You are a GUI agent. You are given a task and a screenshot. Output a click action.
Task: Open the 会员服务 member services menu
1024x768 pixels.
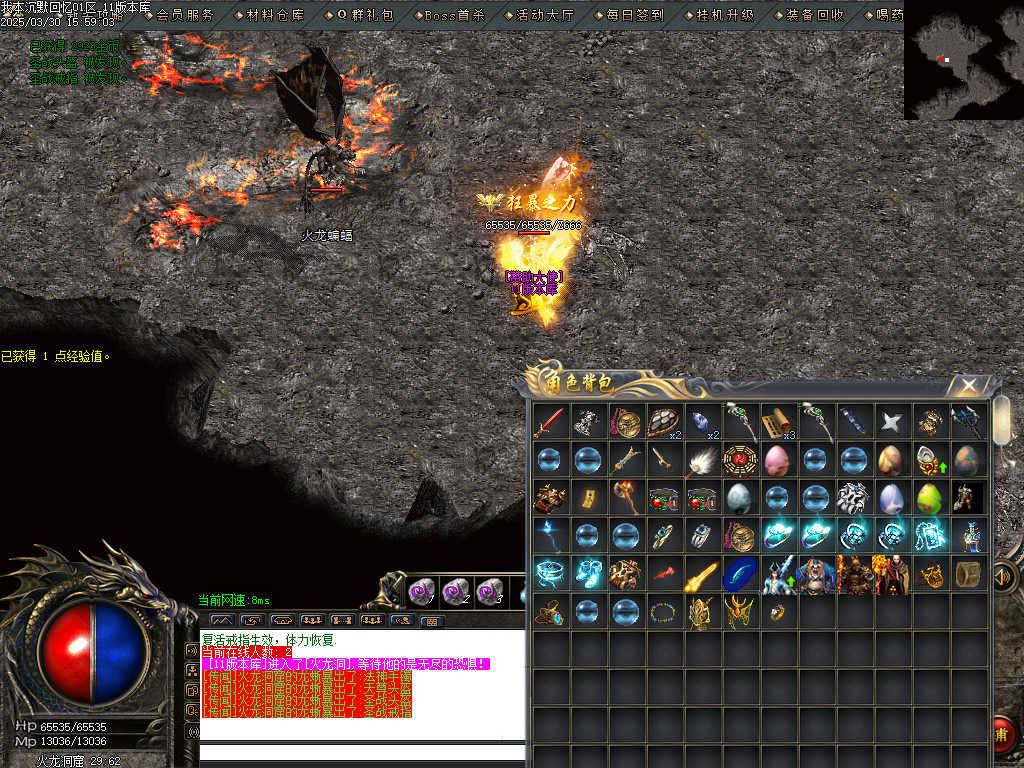coord(185,15)
